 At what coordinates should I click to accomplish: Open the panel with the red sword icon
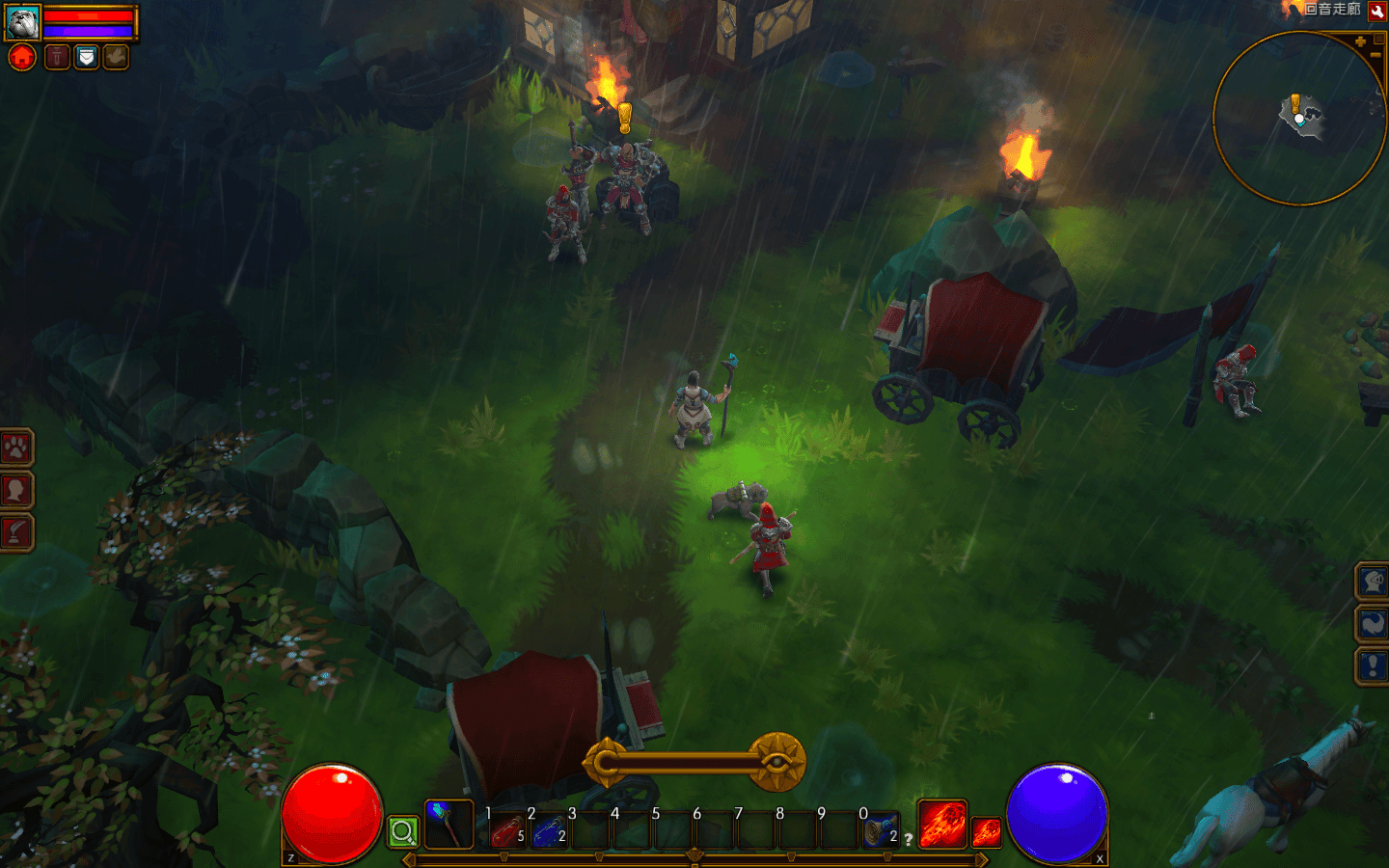[16, 532]
